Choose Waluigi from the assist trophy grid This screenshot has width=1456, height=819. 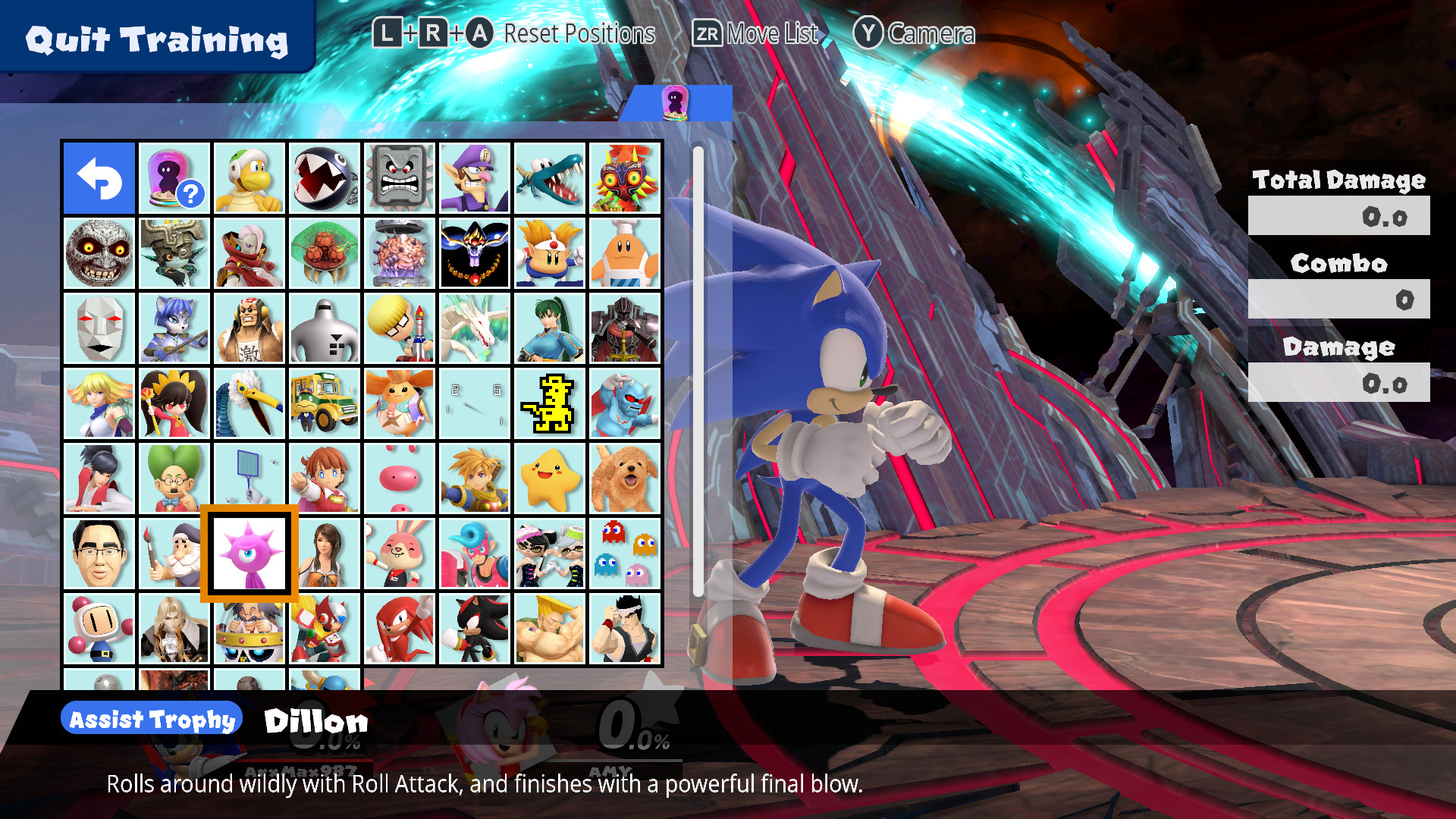pos(475,178)
